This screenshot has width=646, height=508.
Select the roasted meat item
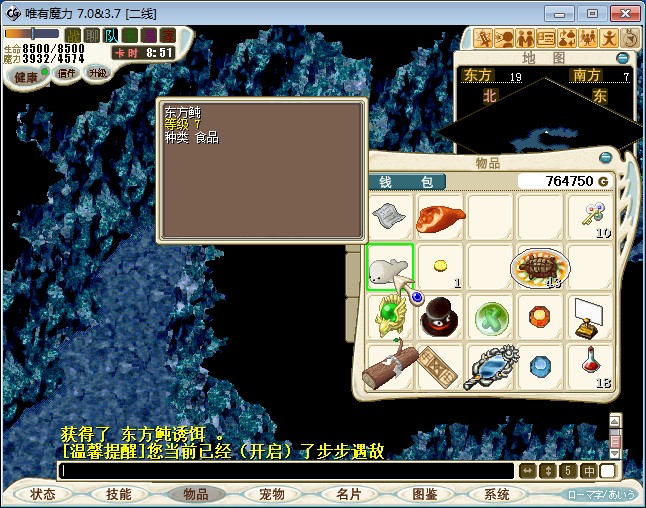[x=440, y=217]
